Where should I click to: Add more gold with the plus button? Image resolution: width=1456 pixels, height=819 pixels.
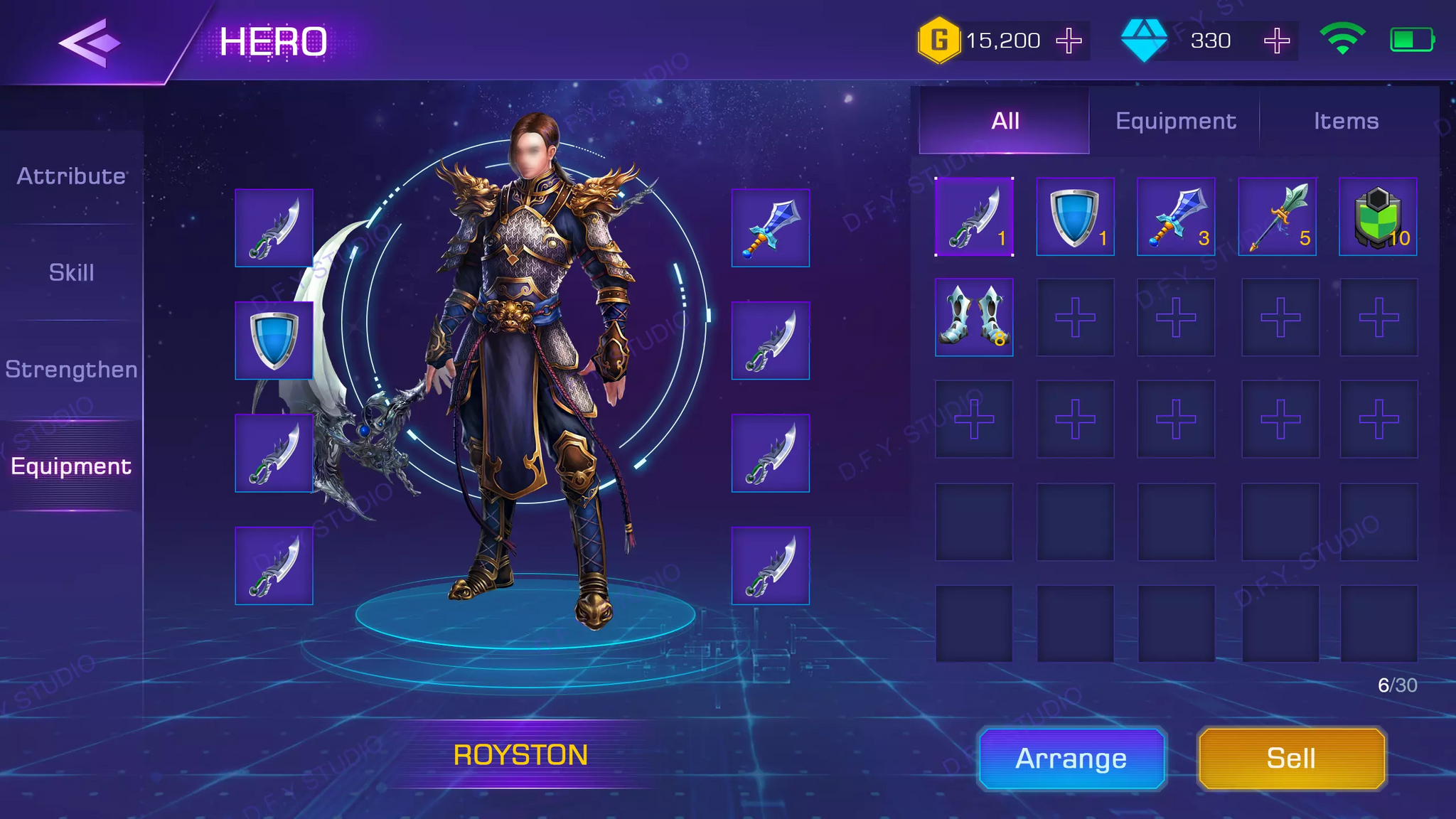1069,41
